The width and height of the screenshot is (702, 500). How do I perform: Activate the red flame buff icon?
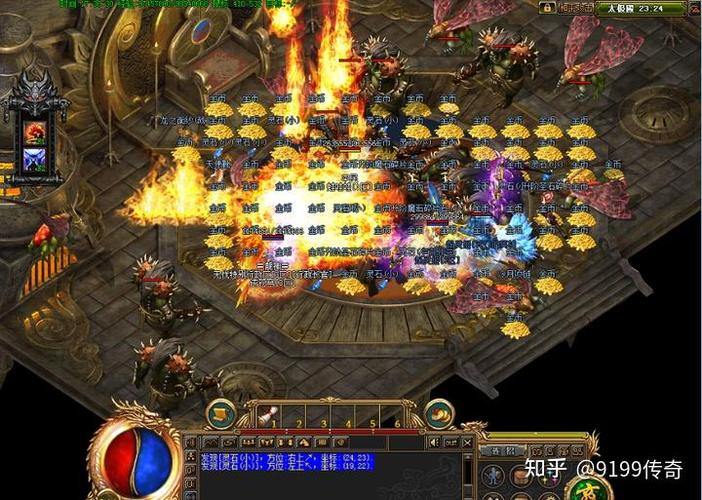(34, 131)
